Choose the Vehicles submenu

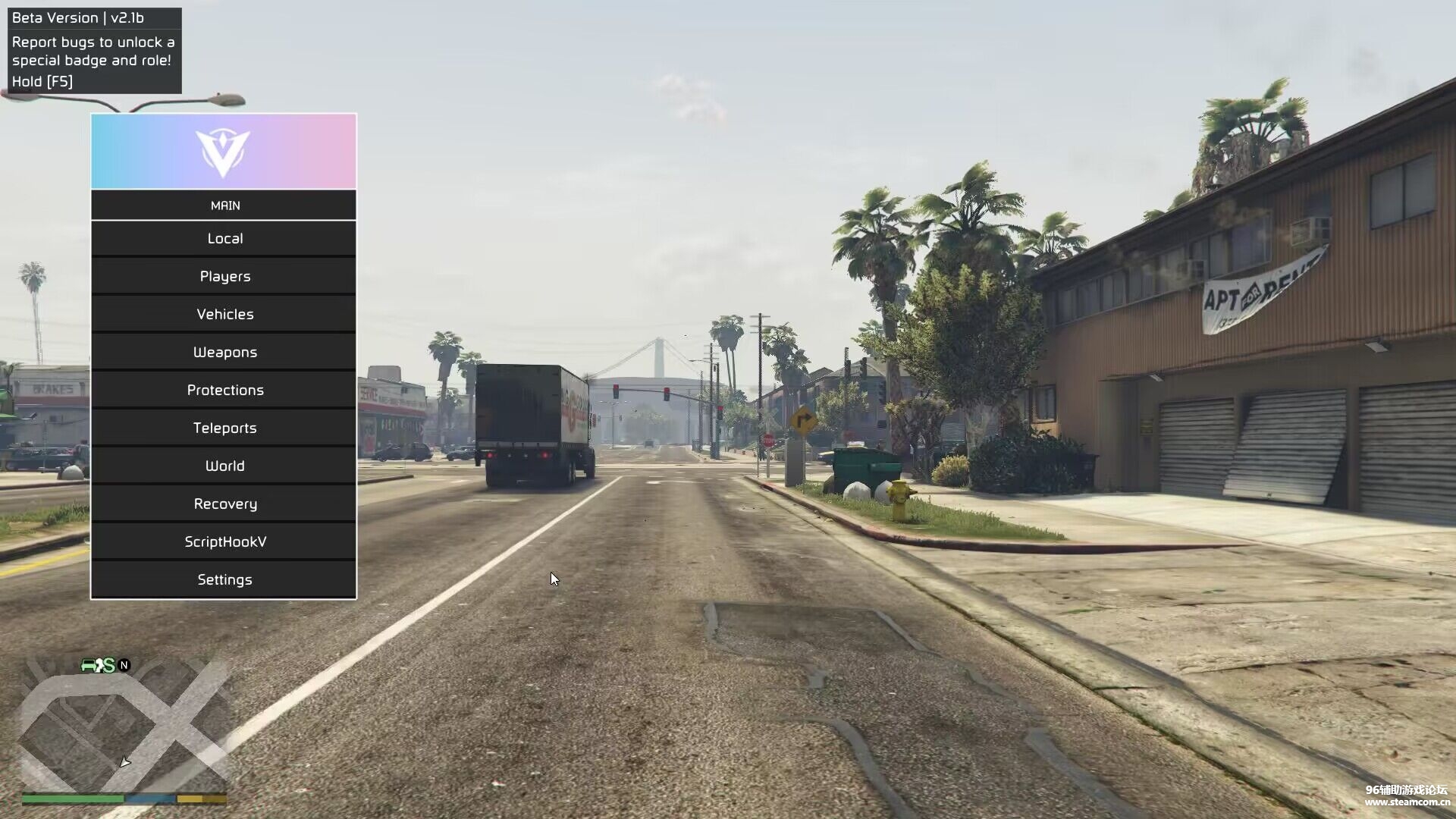click(224, 315)
